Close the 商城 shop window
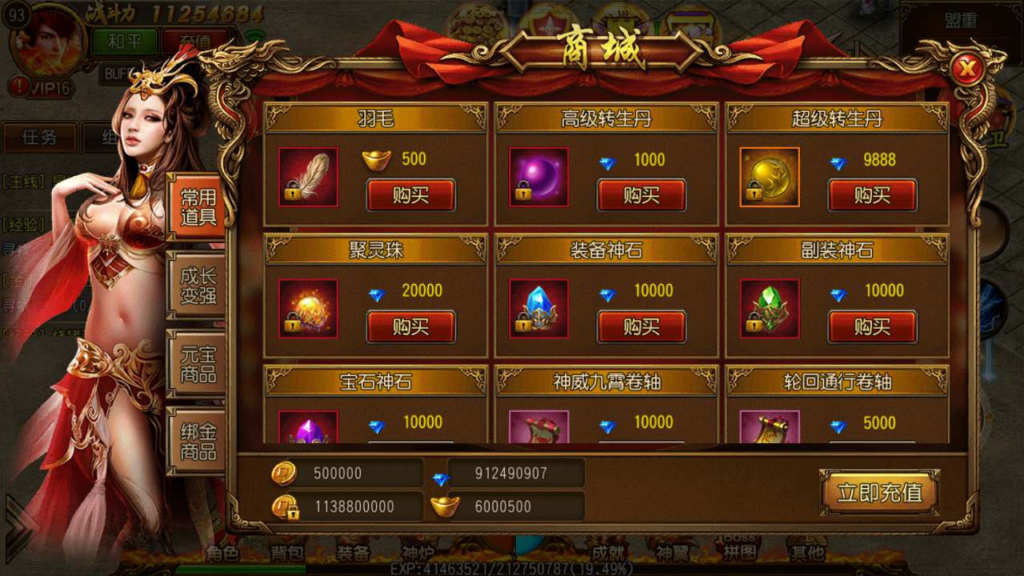1024x576 pixels. pos(966,70)
